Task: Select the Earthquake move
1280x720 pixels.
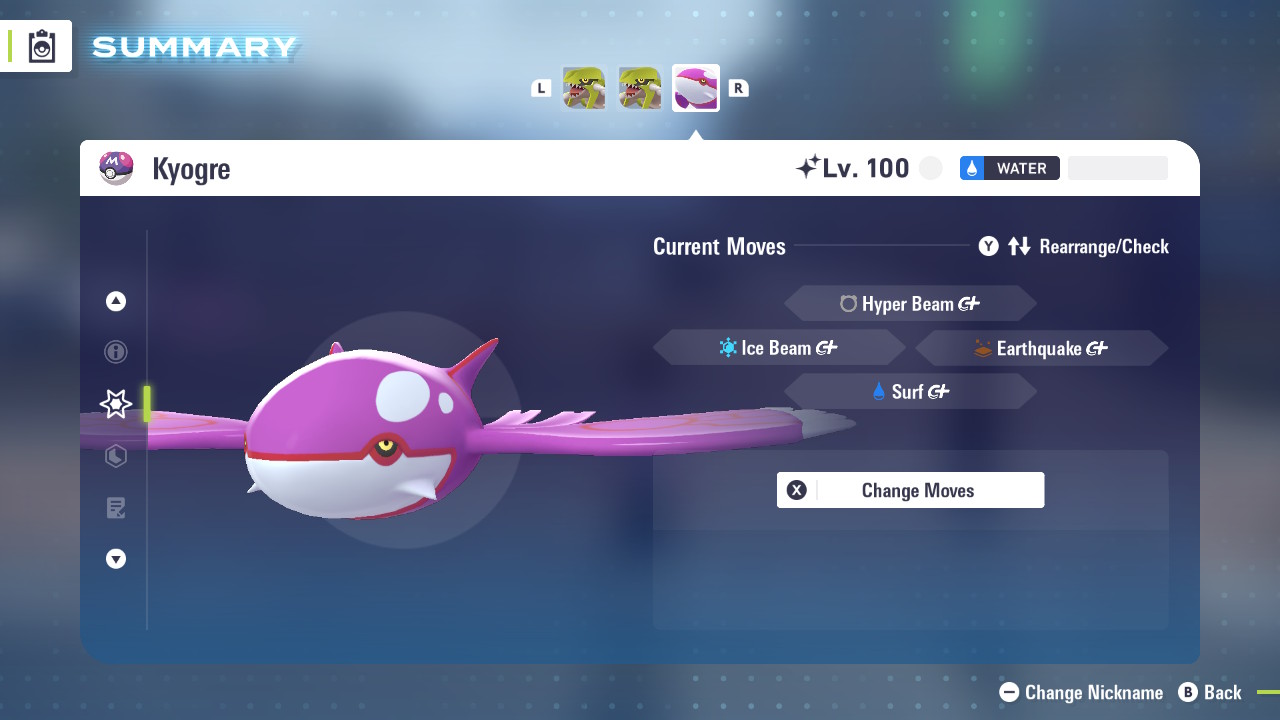Action: point(1041,348)
